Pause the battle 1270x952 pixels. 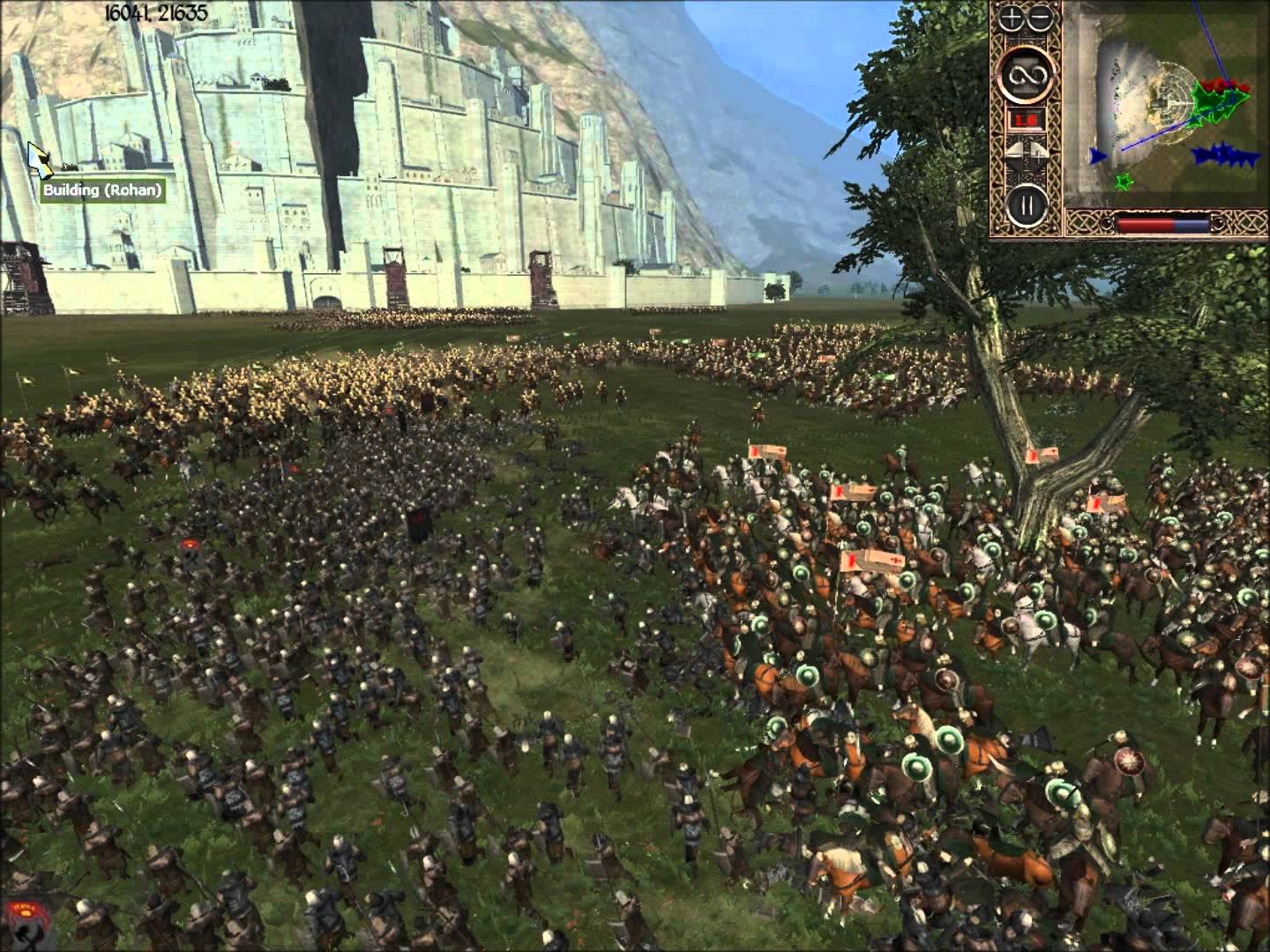[1025, 205]
